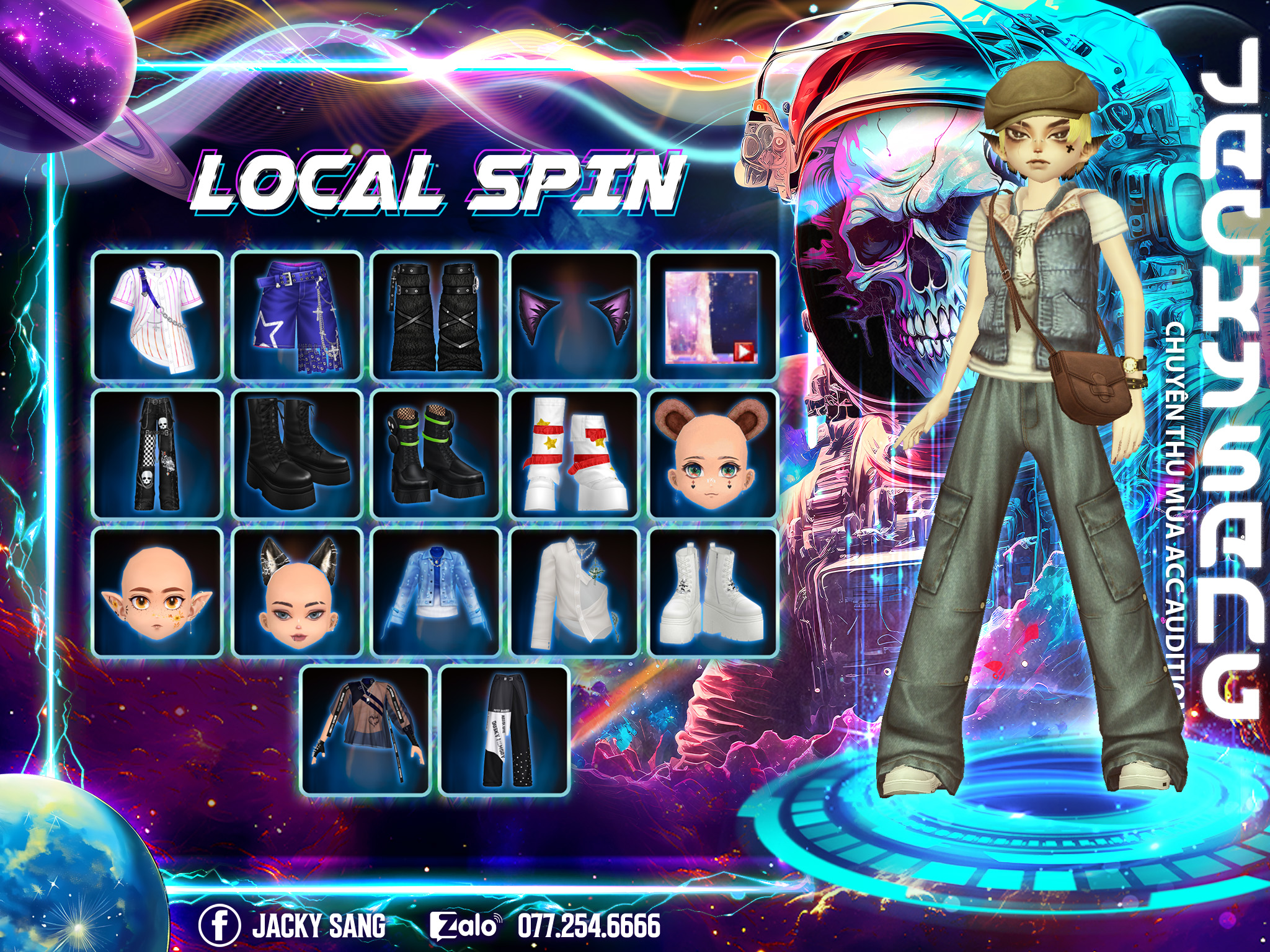Image resolution: width=1270 pixels, height=952 pixels.
Task: Open the galaxy background tile with play icon
Action: (x=713, y=315)
